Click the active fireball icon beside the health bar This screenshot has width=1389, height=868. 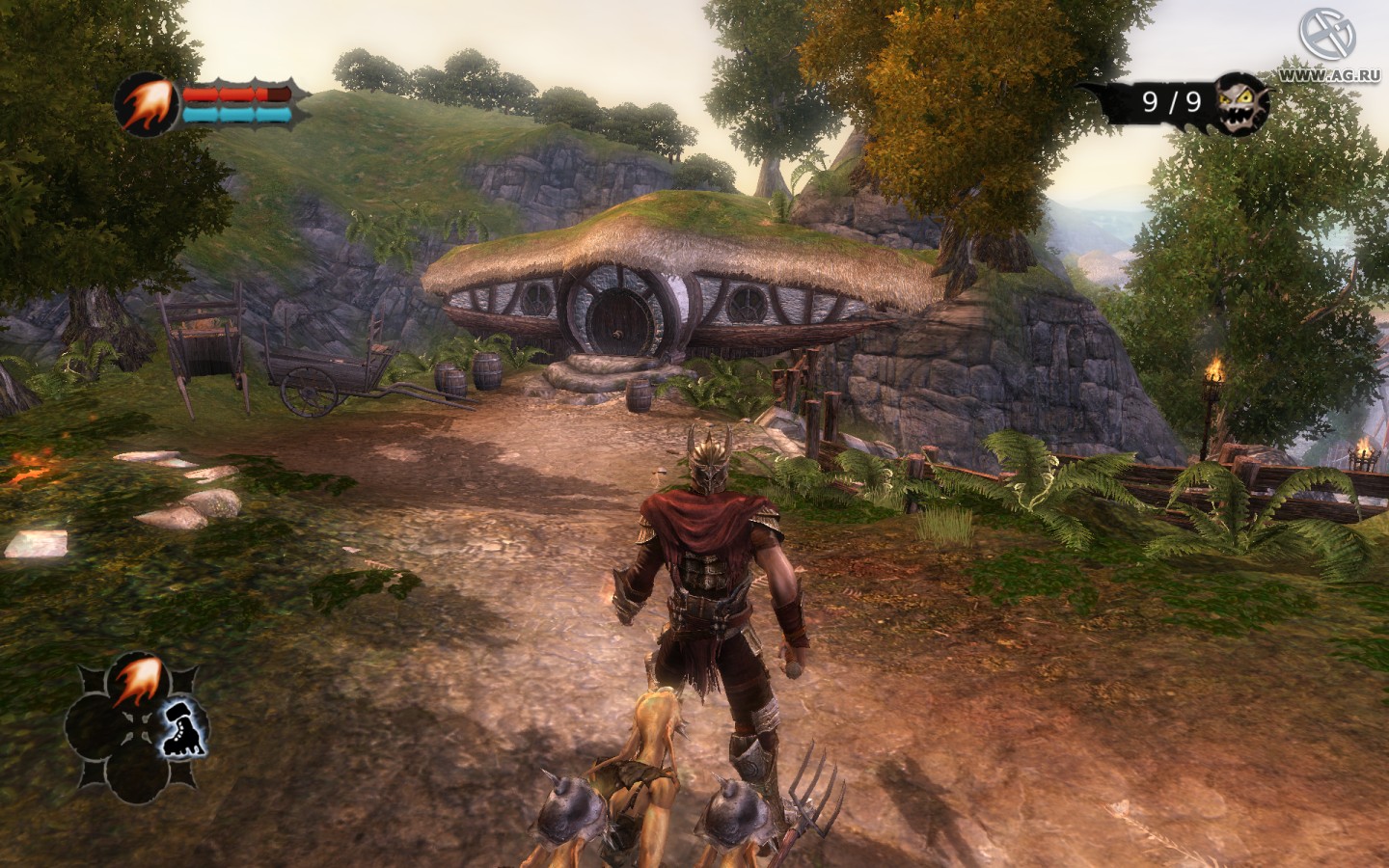(x=148, y=103)
